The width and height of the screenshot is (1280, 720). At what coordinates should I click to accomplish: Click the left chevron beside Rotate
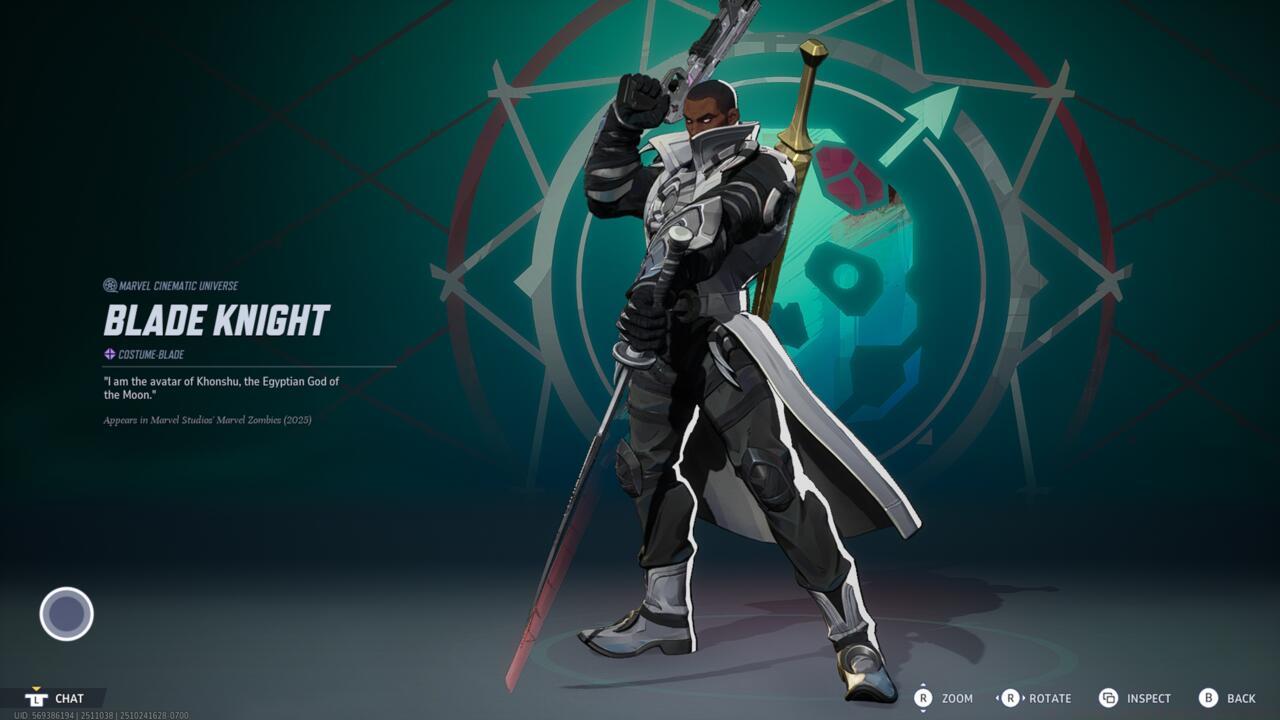point(998,698)
